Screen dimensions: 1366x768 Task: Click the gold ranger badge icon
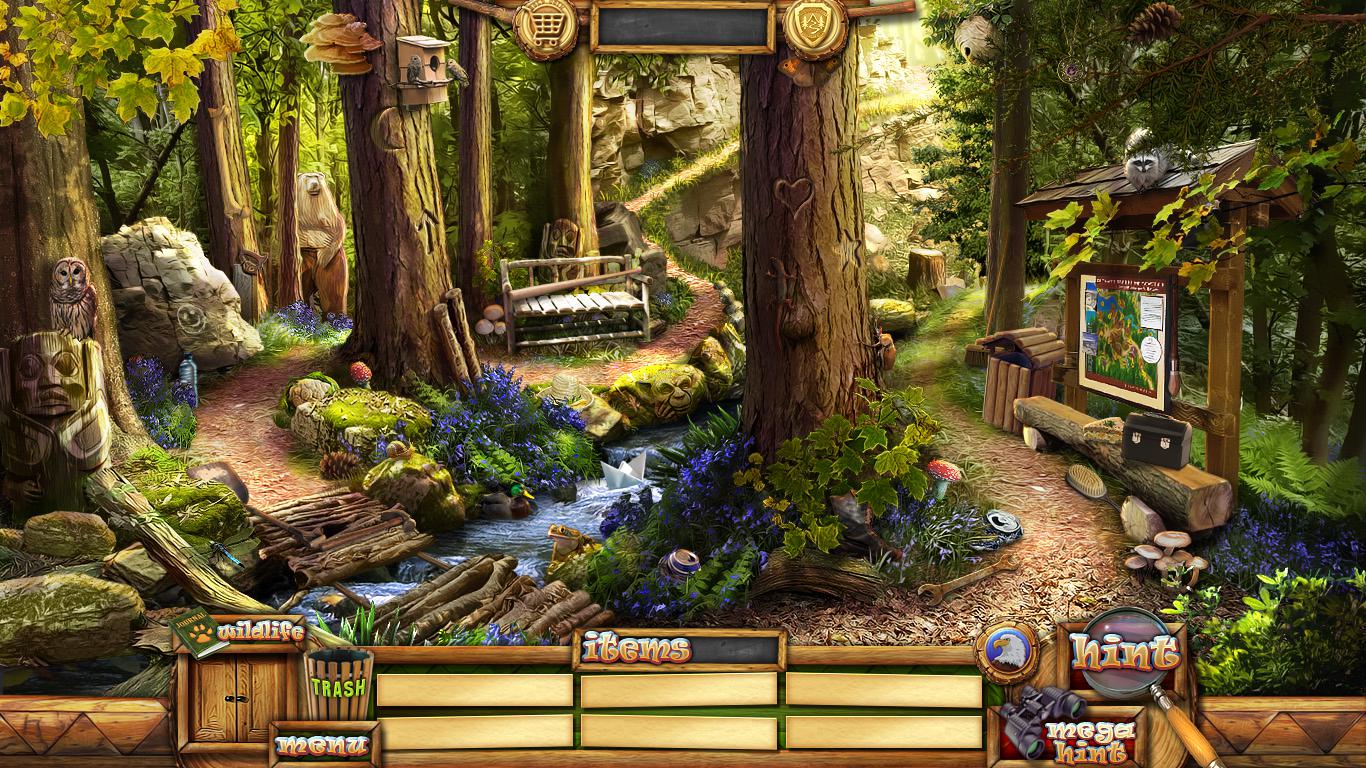[815, 27]
